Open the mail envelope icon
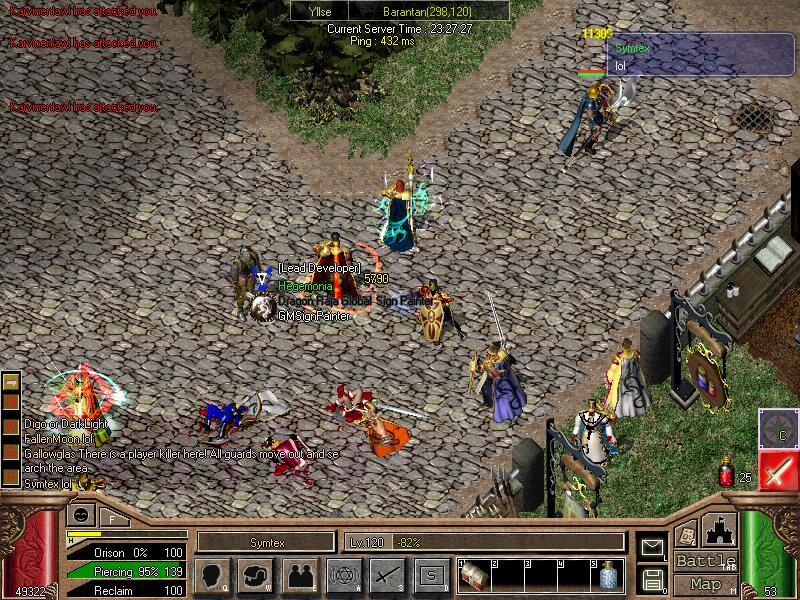The height and width of the screenshot is (600, 800). pyautogui.click(x=651, y=547)
